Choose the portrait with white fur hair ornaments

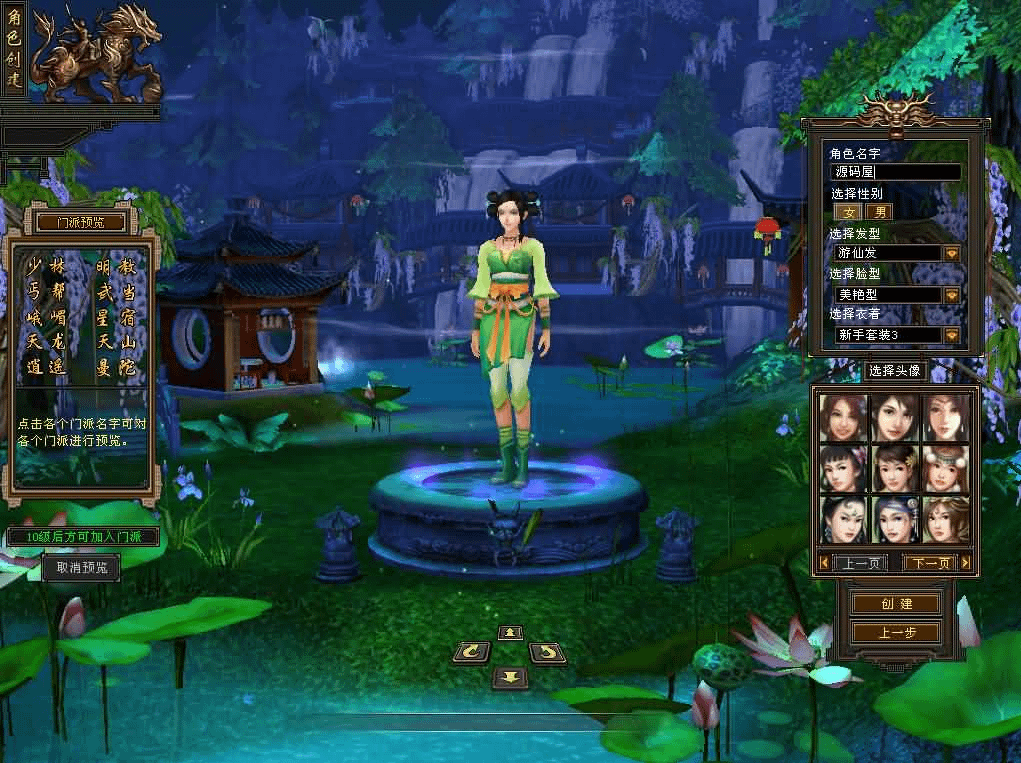coord(945,468)
